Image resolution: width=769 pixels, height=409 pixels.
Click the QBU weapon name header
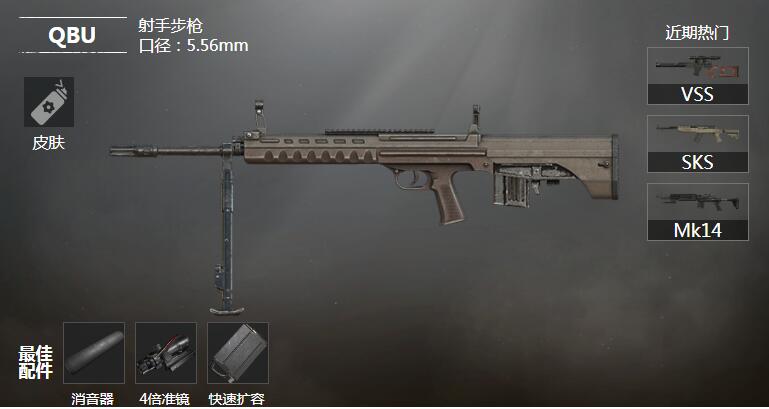coord(72,36)
